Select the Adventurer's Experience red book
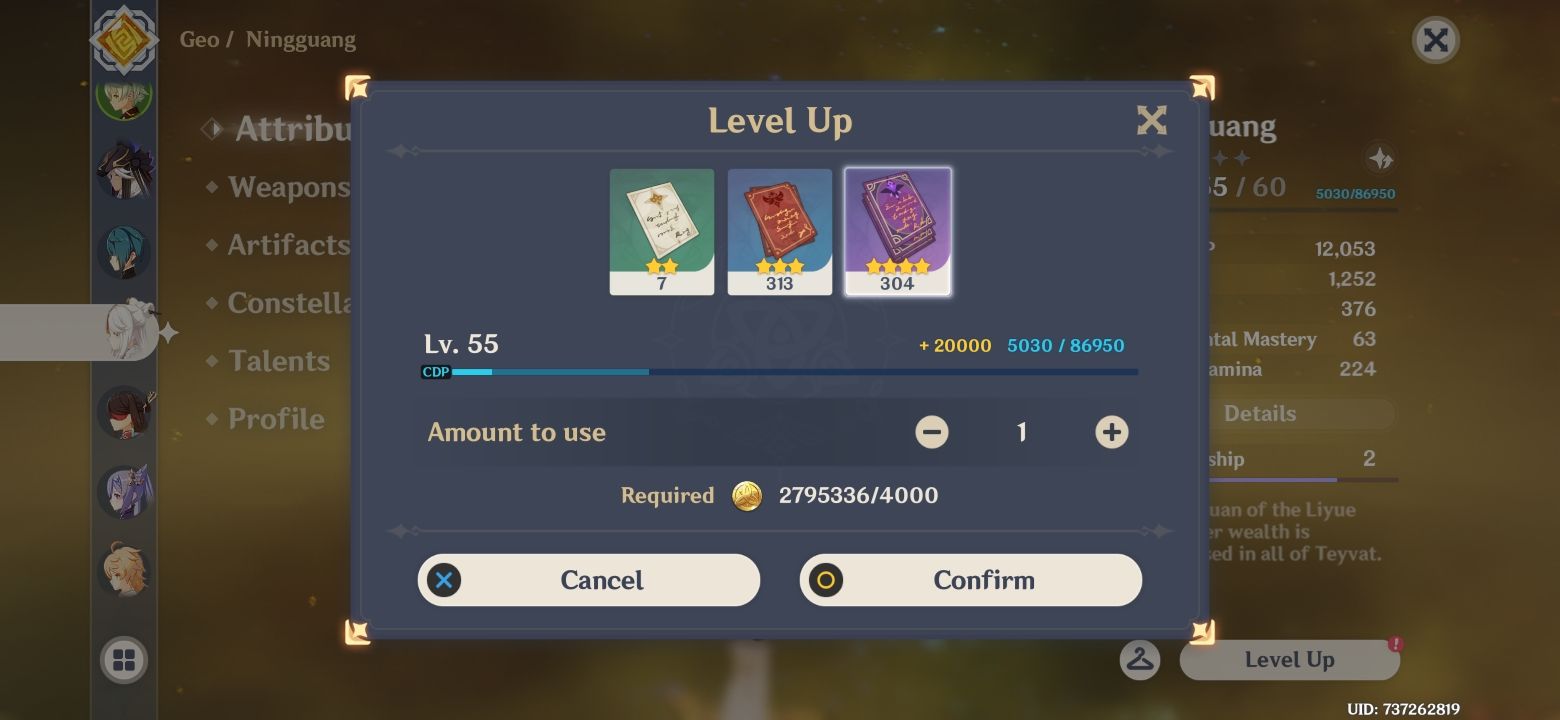 coord(779,231)
